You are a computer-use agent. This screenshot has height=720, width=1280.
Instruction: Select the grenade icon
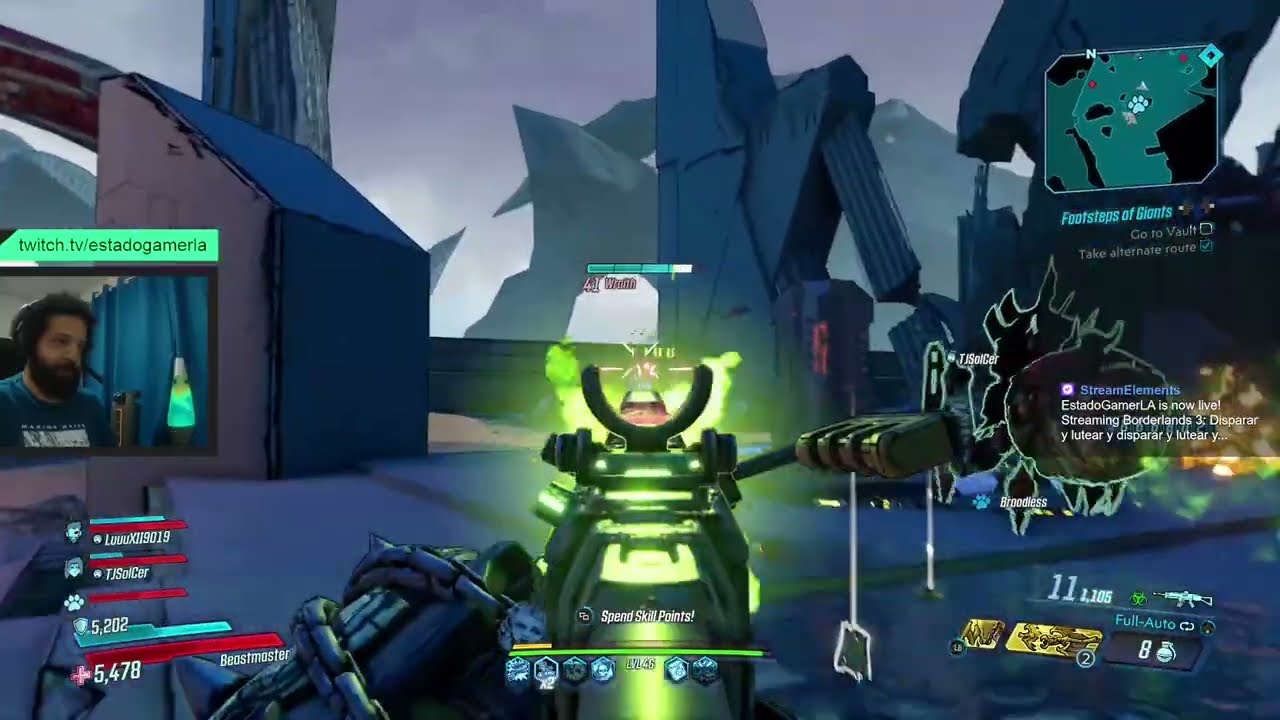point(1165,652)
